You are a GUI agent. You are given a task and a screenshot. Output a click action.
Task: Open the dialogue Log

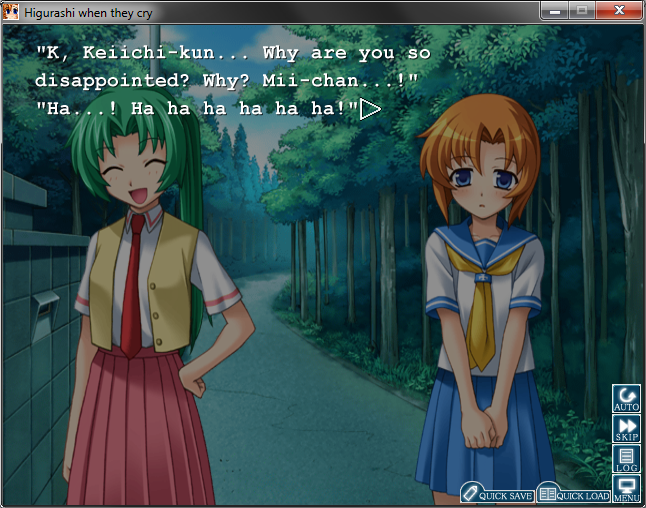tap(626, 460)
